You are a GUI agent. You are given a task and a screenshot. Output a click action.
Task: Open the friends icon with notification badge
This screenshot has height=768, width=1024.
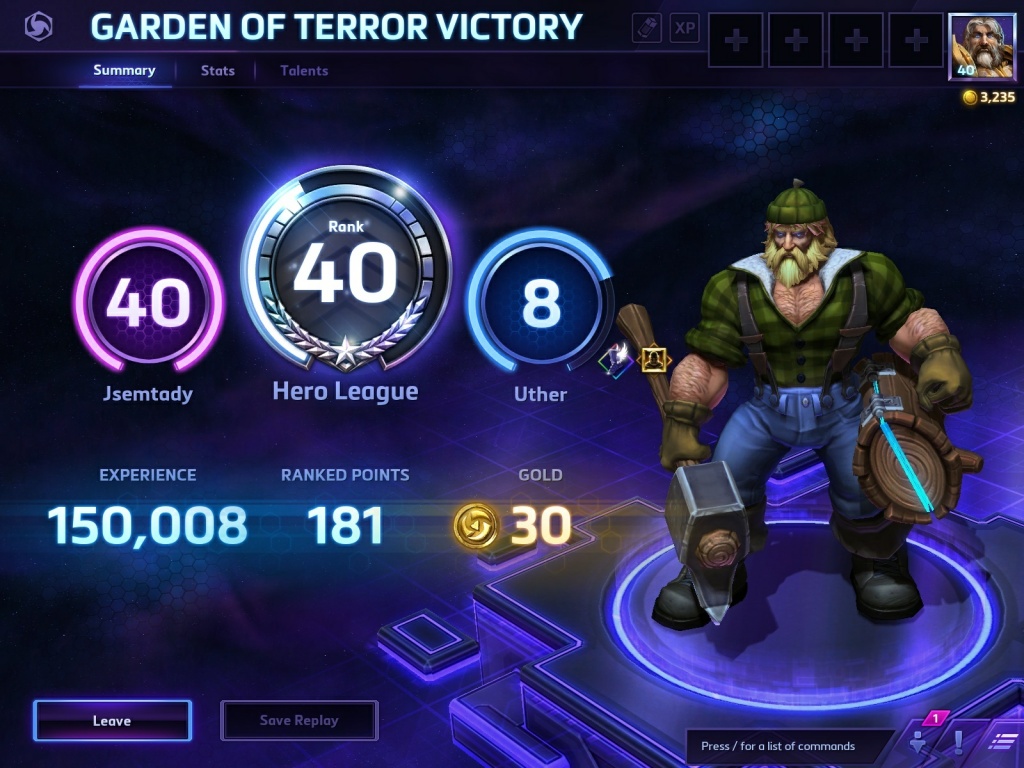click(x=918, y=741)
